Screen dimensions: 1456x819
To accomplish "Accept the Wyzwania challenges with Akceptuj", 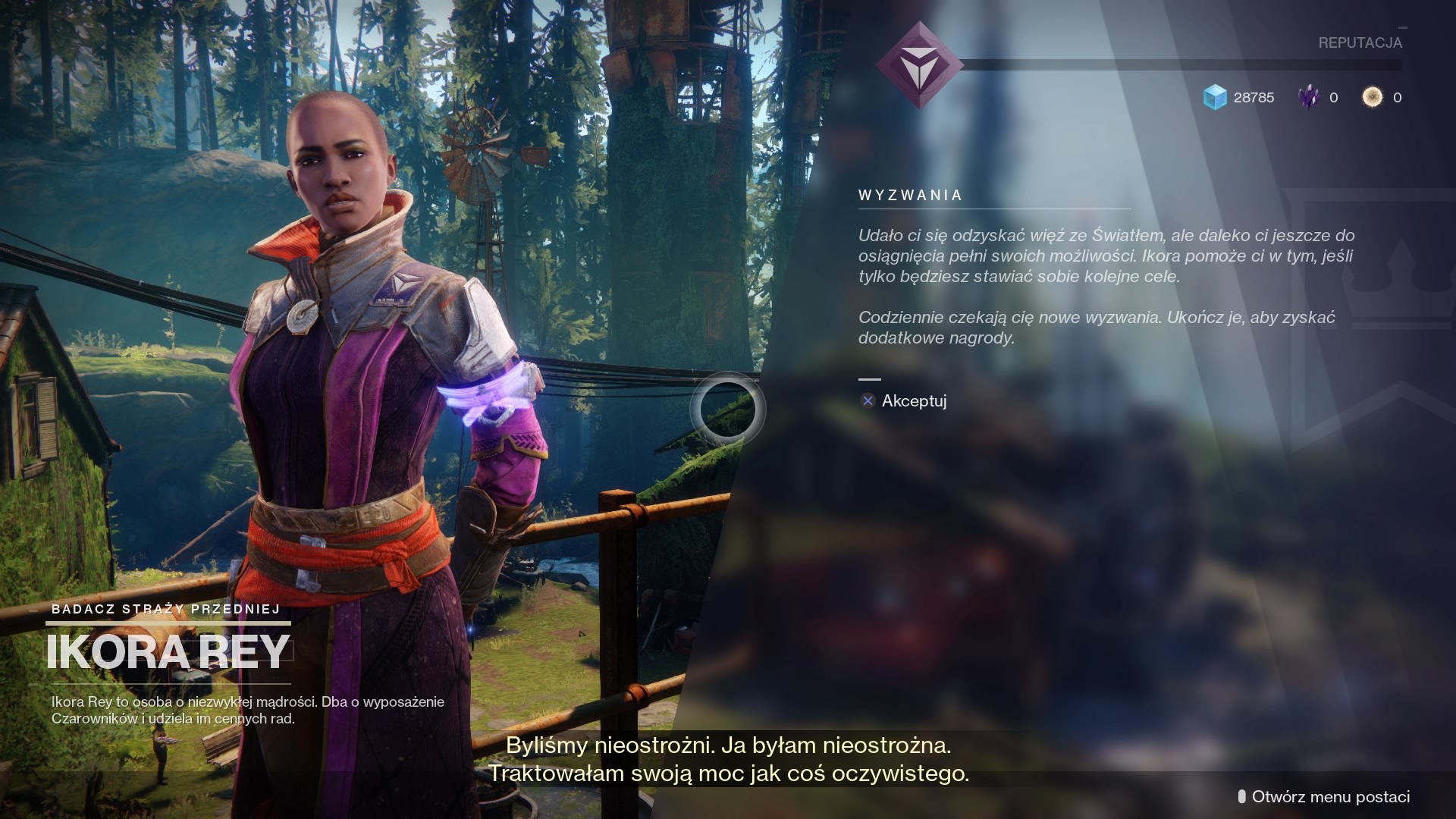I will tap(904, 401).
